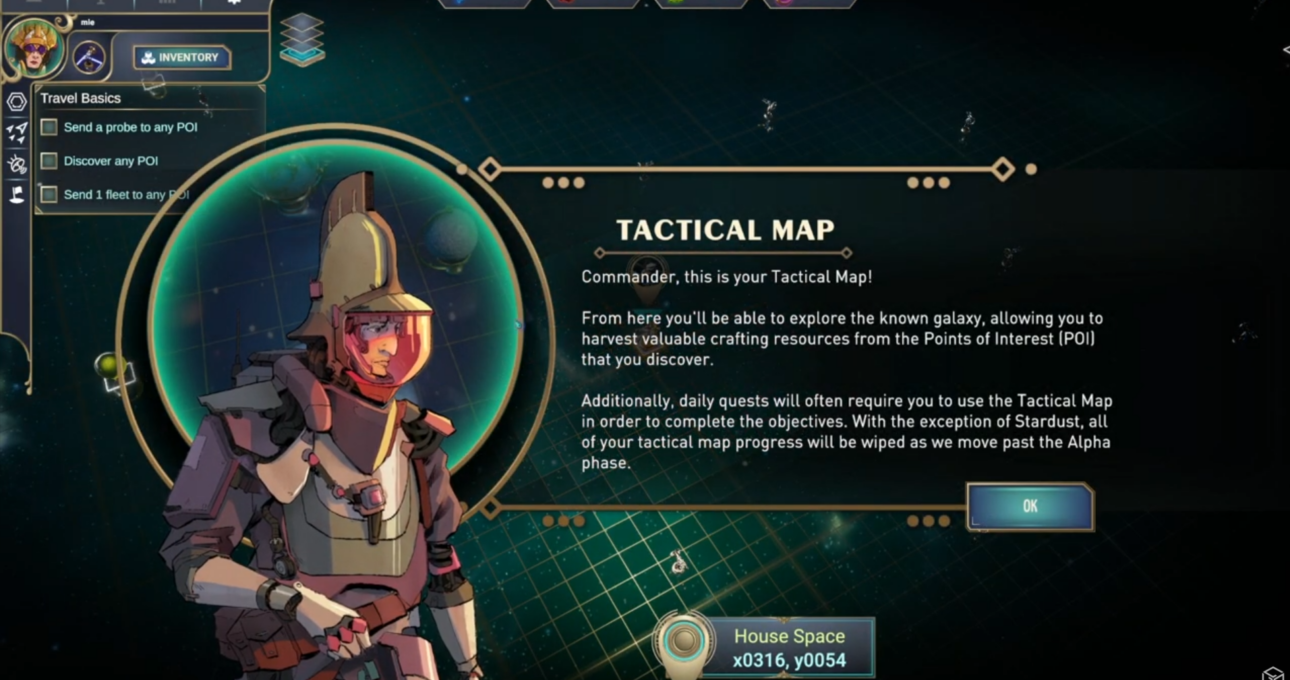Click the House Space location marker button

click(x=684, y=643)
